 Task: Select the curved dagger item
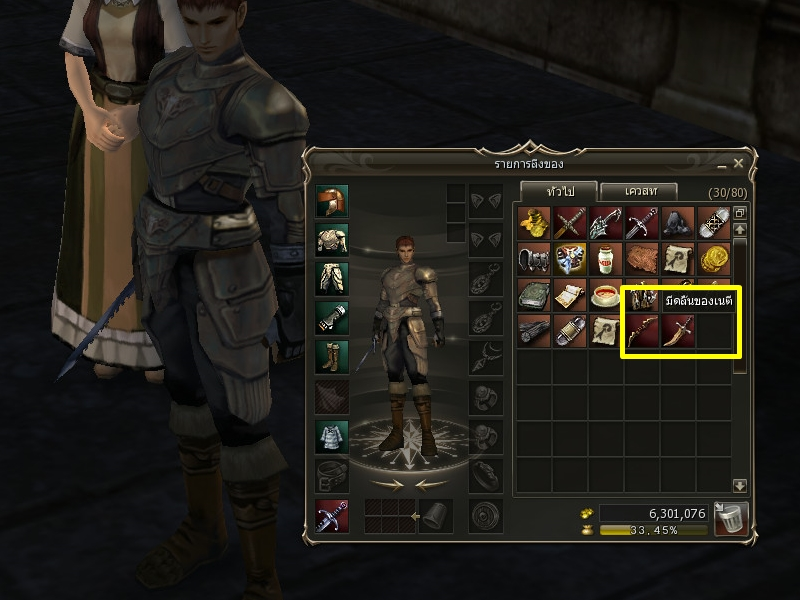(678, 331)
